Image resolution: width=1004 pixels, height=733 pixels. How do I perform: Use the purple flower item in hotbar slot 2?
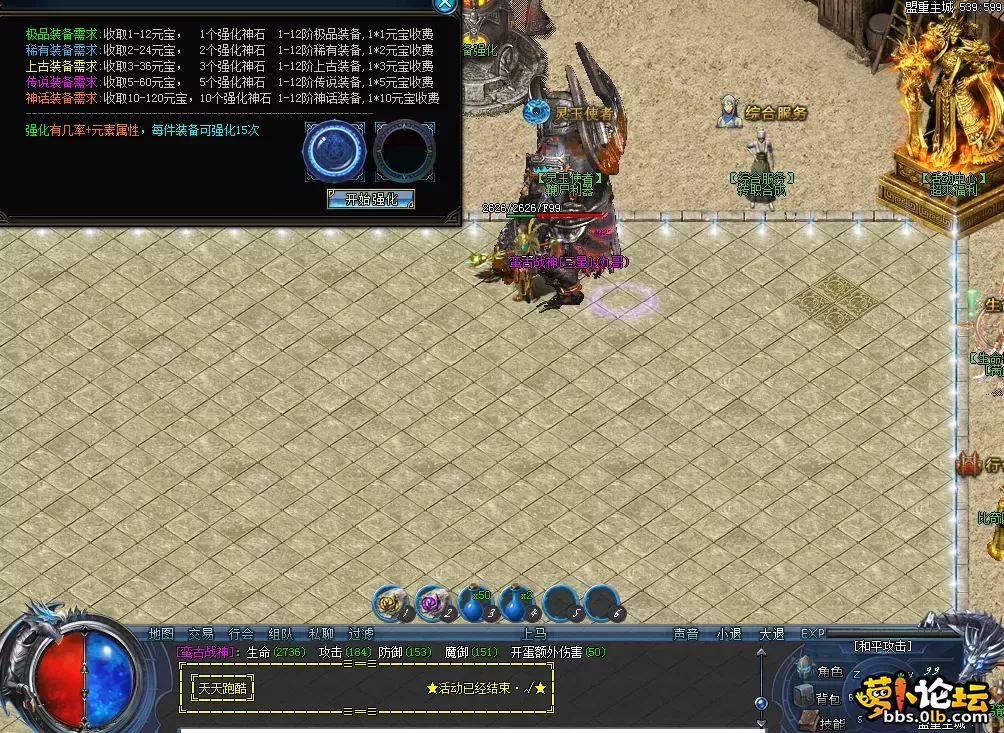(433, 603)
